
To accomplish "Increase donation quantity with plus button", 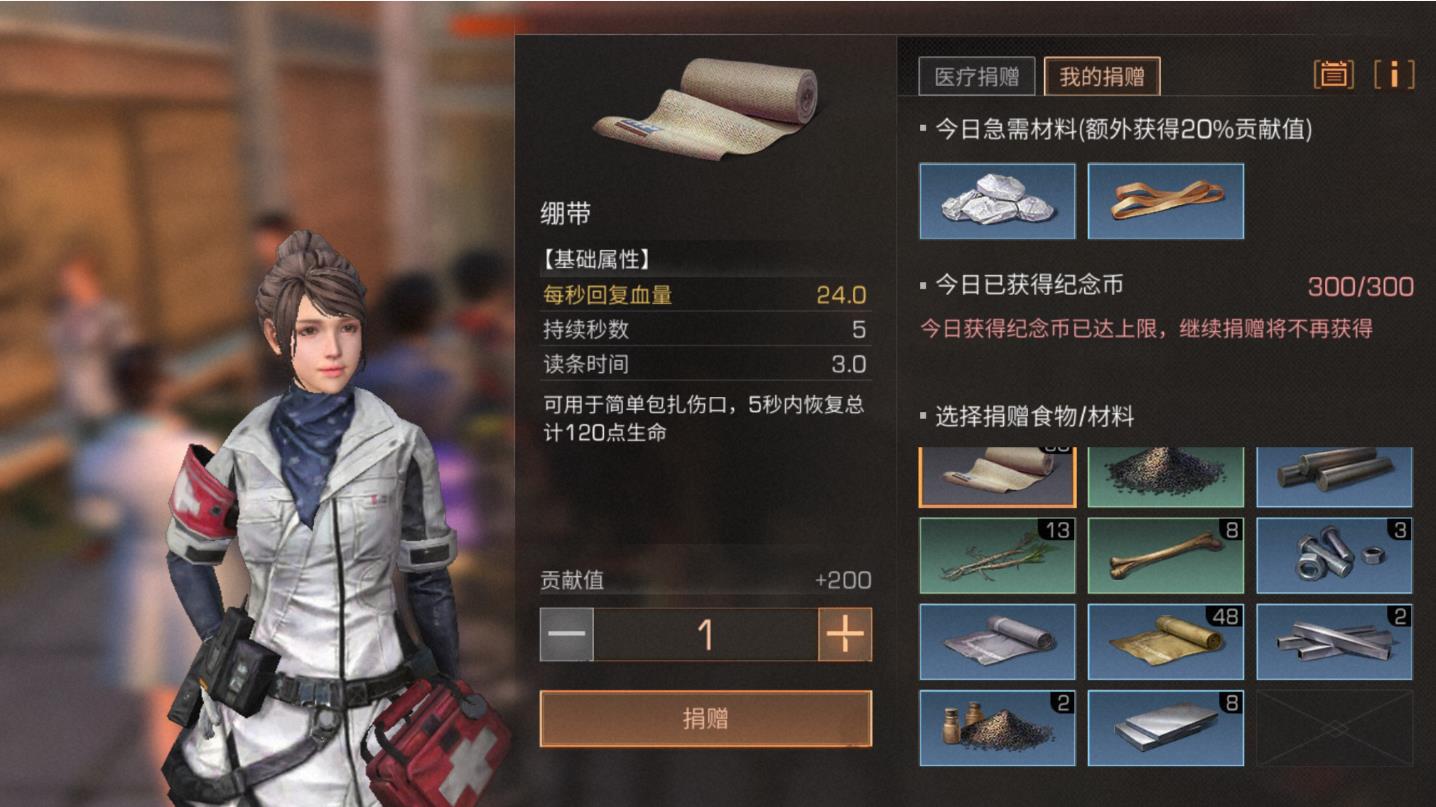I will [844, 635].
